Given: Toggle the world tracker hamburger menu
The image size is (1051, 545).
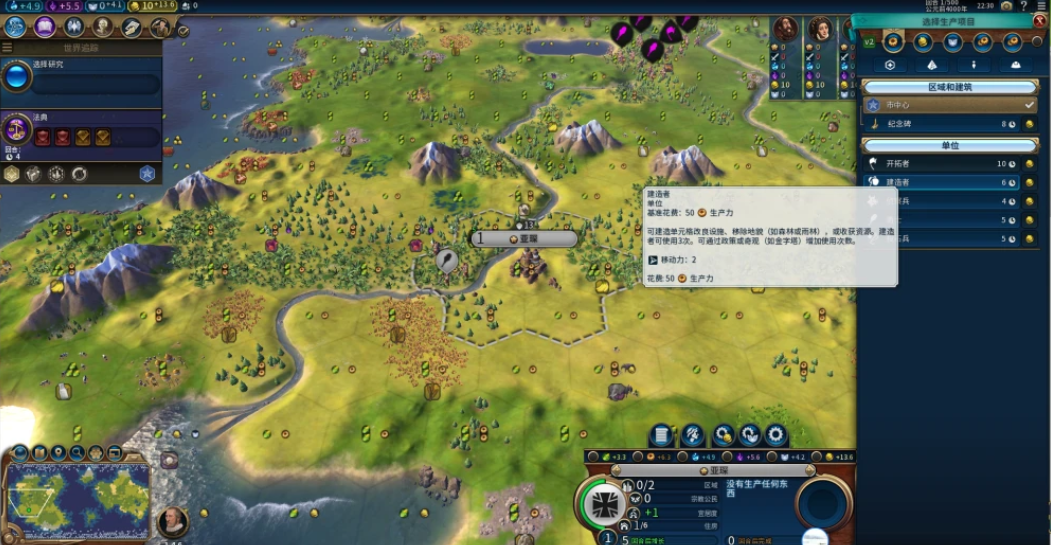Looking at the screenshot, I should 7,47.
